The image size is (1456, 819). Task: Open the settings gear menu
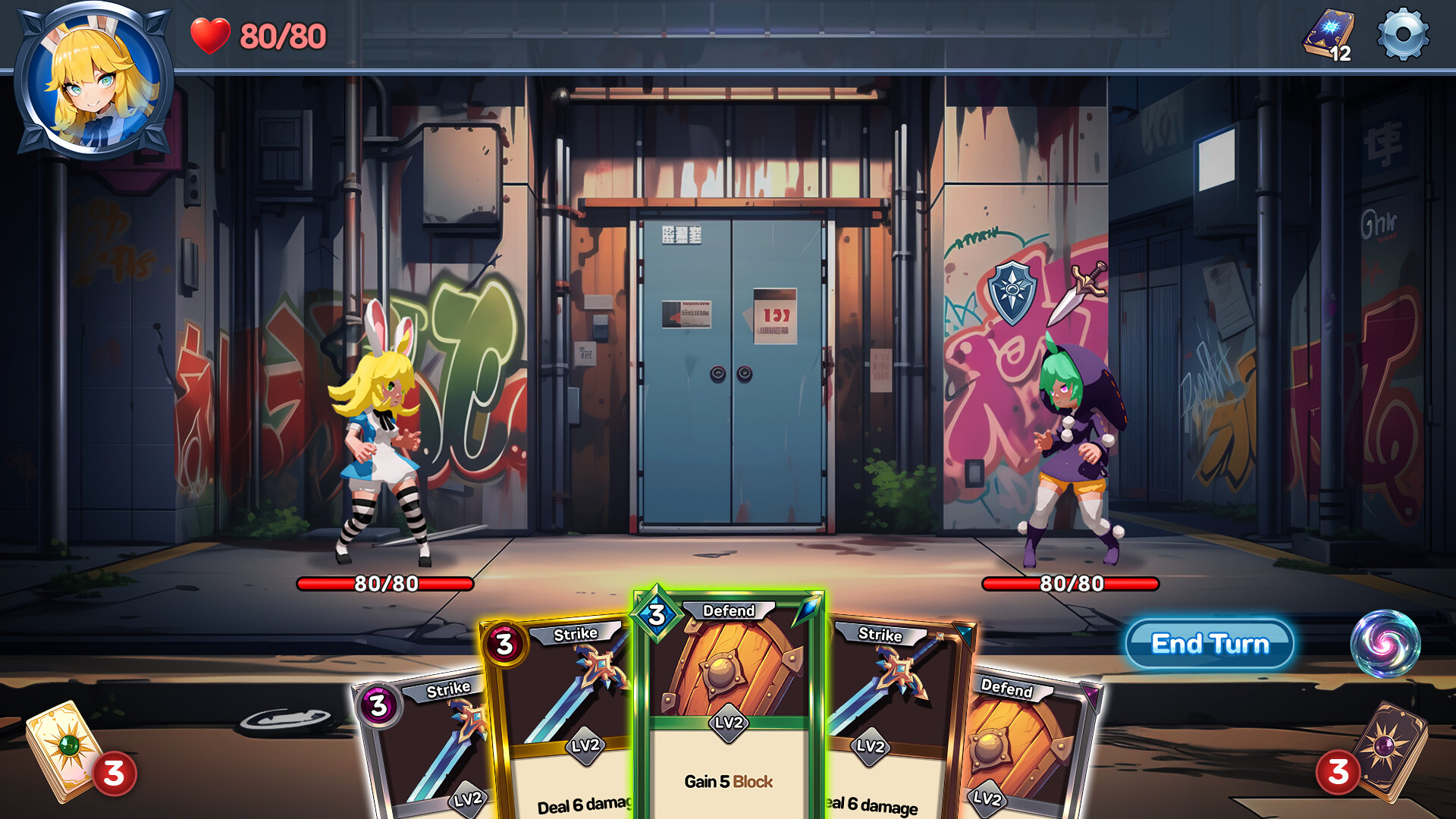1402,33
